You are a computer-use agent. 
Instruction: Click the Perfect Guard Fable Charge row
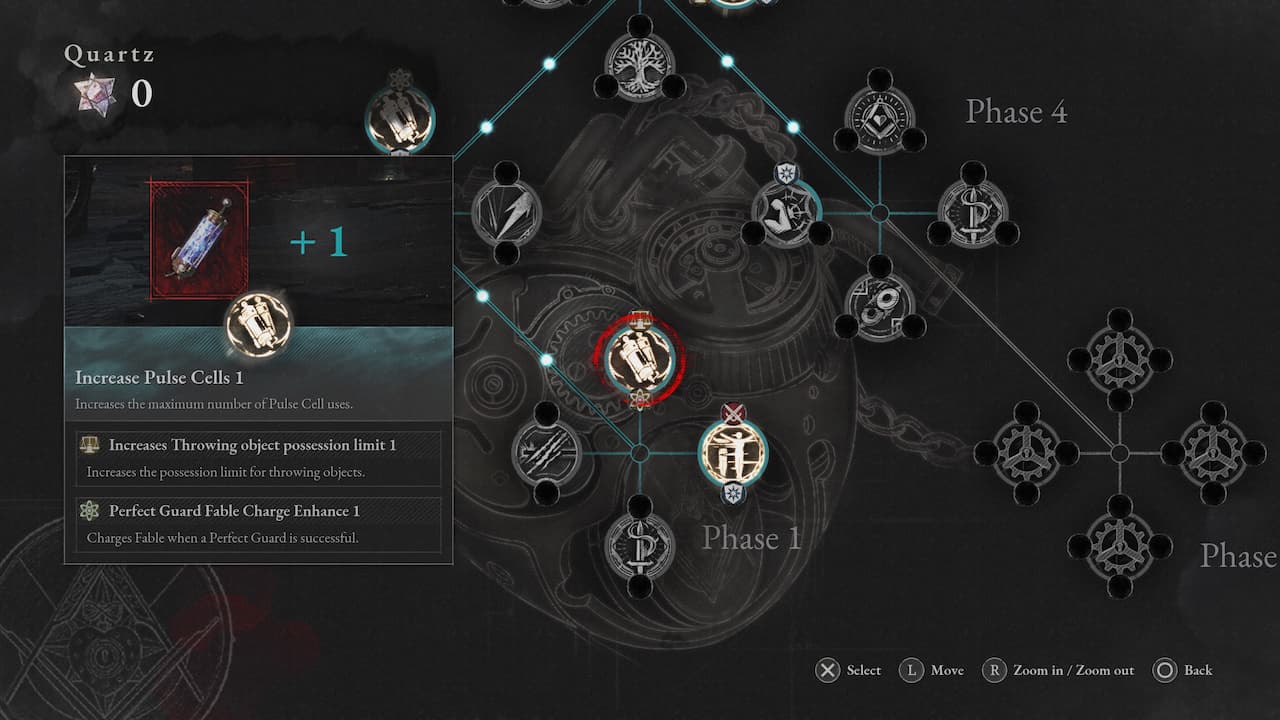258,524
